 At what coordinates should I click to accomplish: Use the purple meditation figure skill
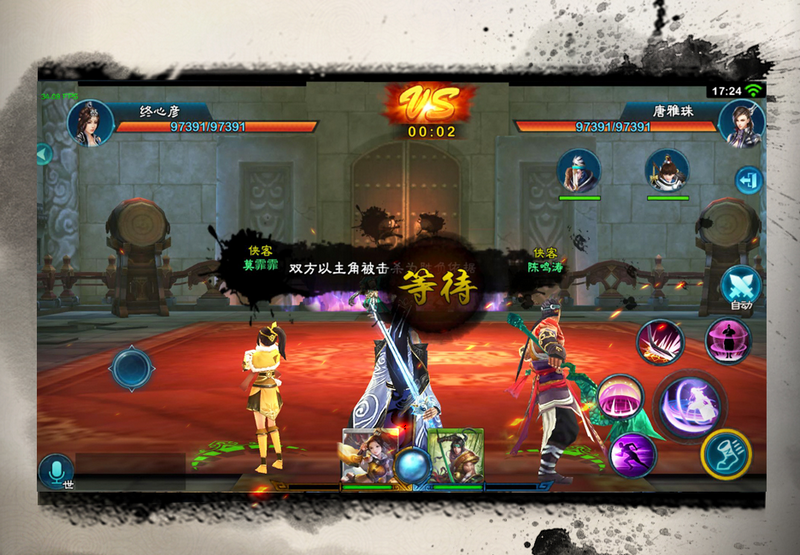click(x=727, y=341)
